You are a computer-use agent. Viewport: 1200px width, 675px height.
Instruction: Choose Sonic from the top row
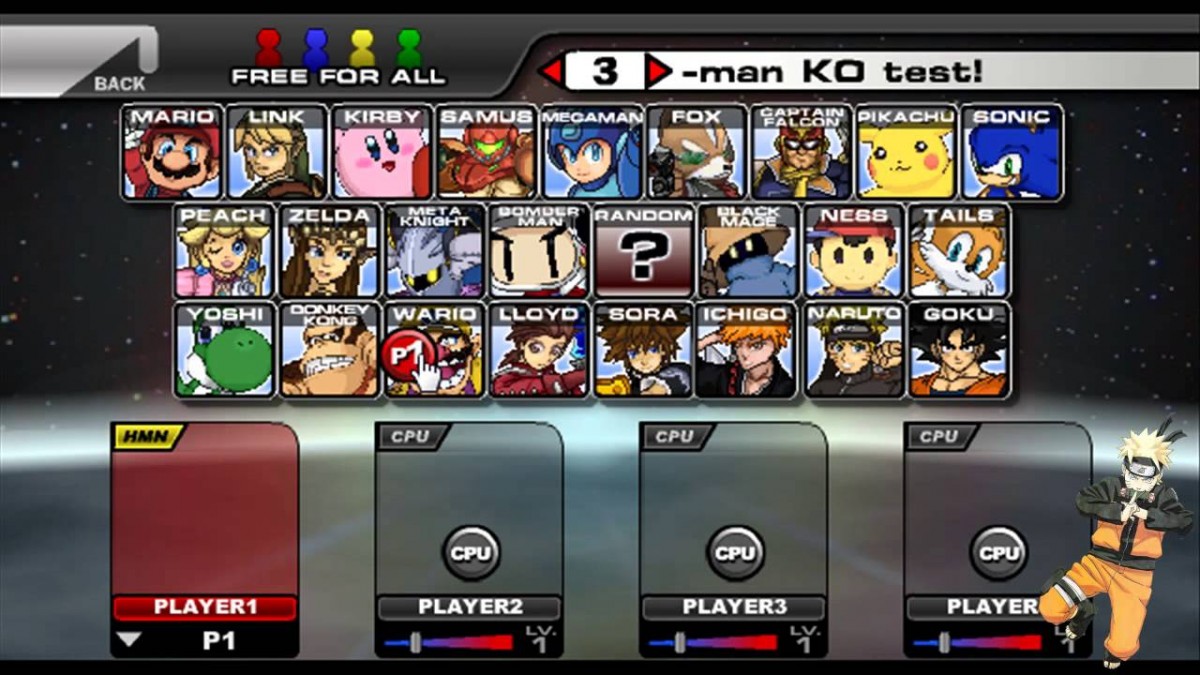point(1012,152)
